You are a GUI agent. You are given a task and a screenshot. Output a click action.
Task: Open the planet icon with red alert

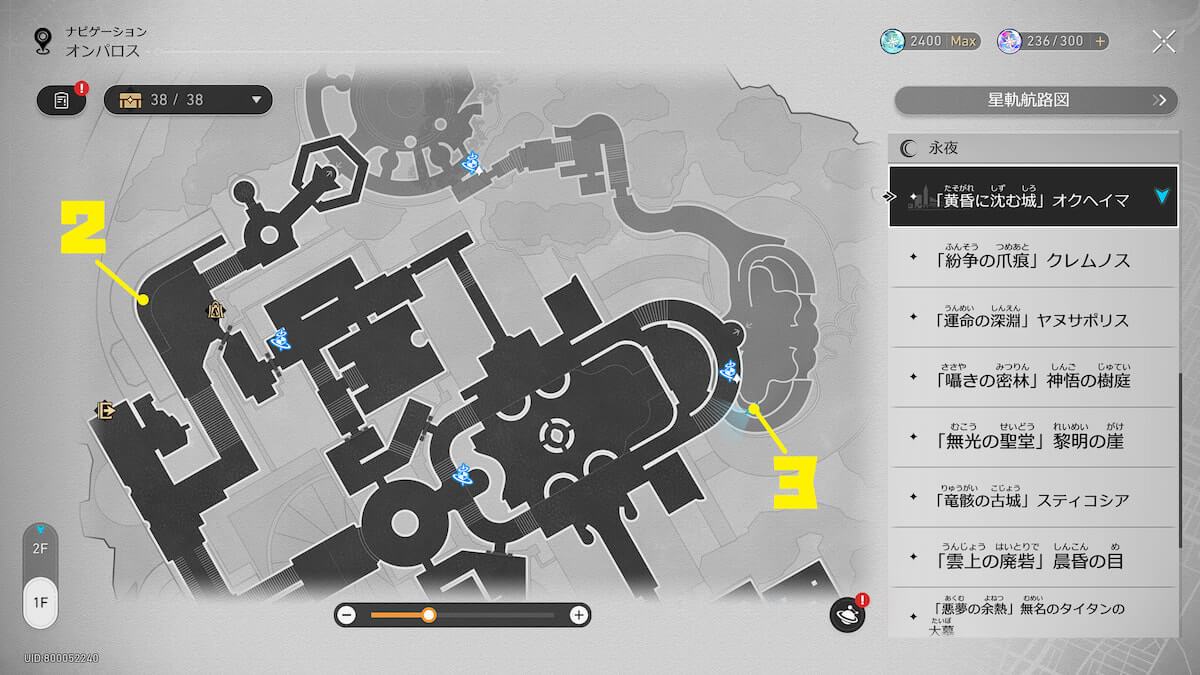point(847,615)
